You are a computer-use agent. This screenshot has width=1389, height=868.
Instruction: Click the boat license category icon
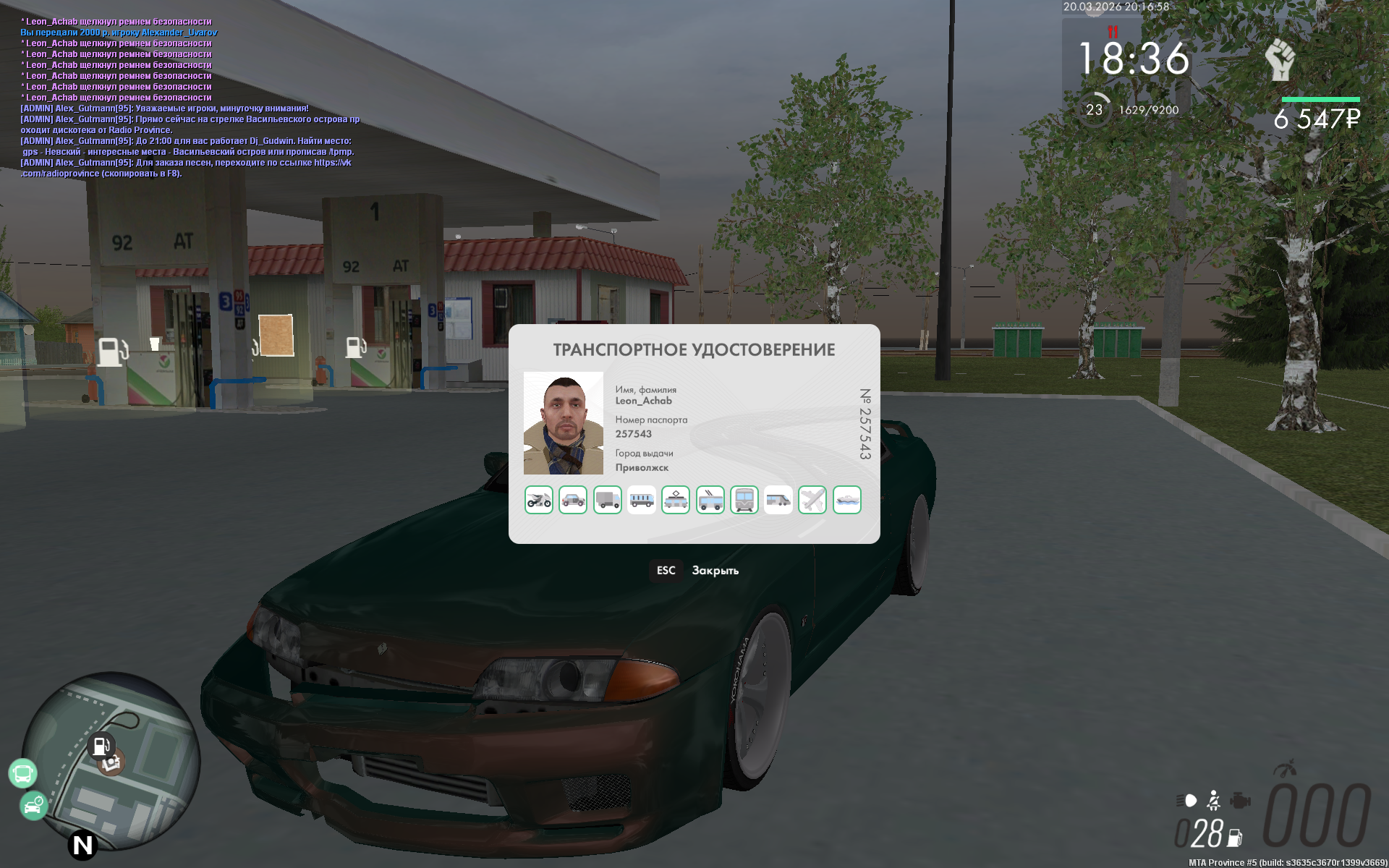point(847,500)
